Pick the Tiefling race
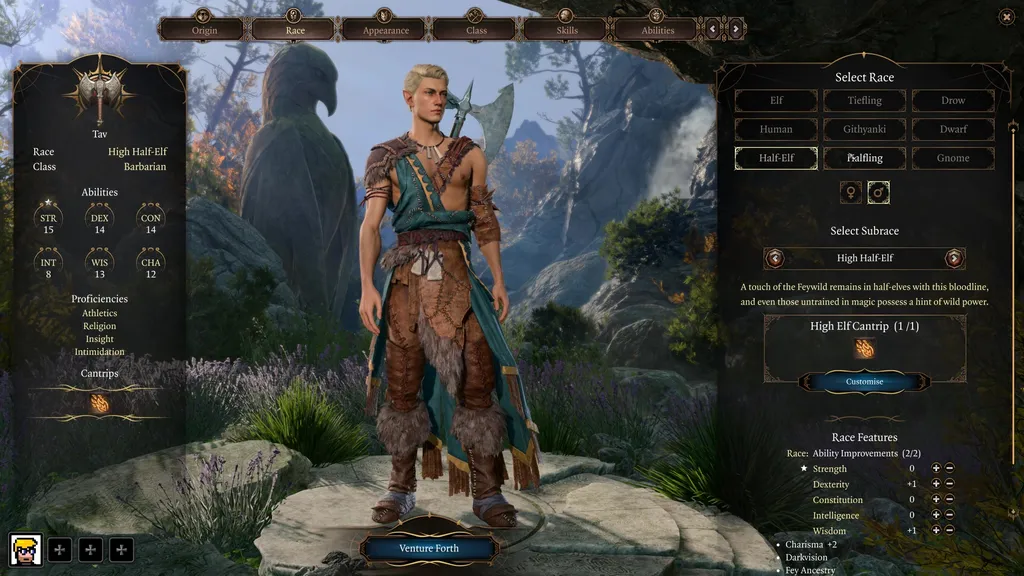This screenshot has height=576, width=1024. (x=864, y=101)
